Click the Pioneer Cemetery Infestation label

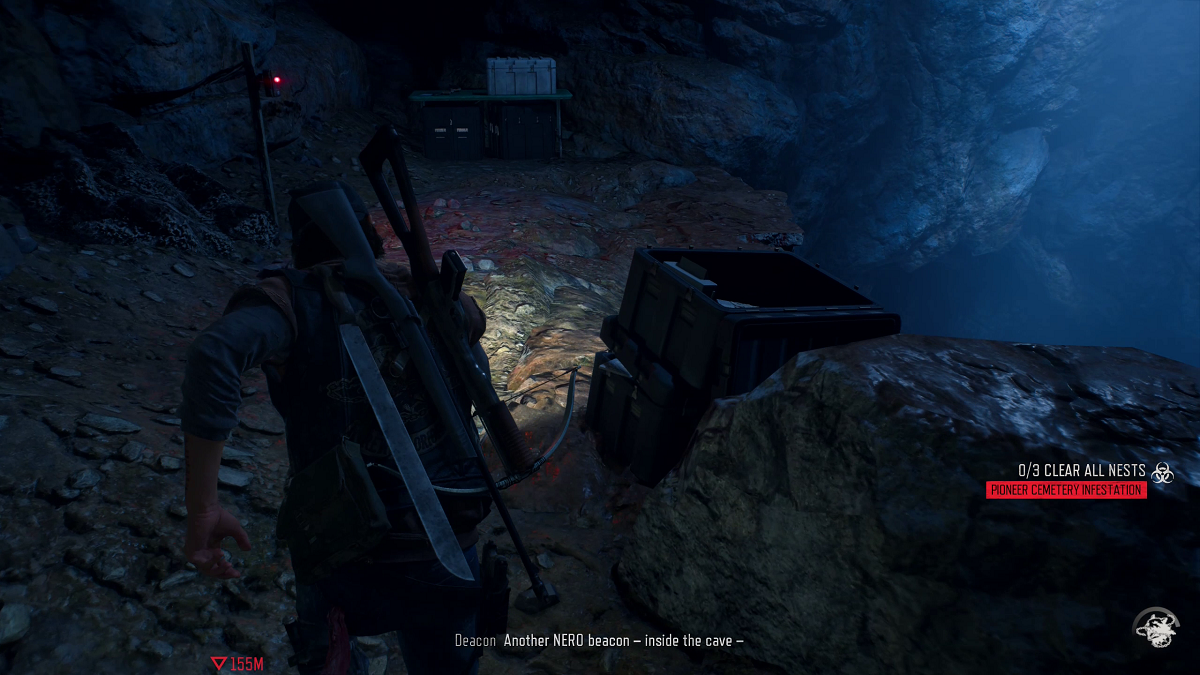pyautogui.click(x=1066, y=490)
